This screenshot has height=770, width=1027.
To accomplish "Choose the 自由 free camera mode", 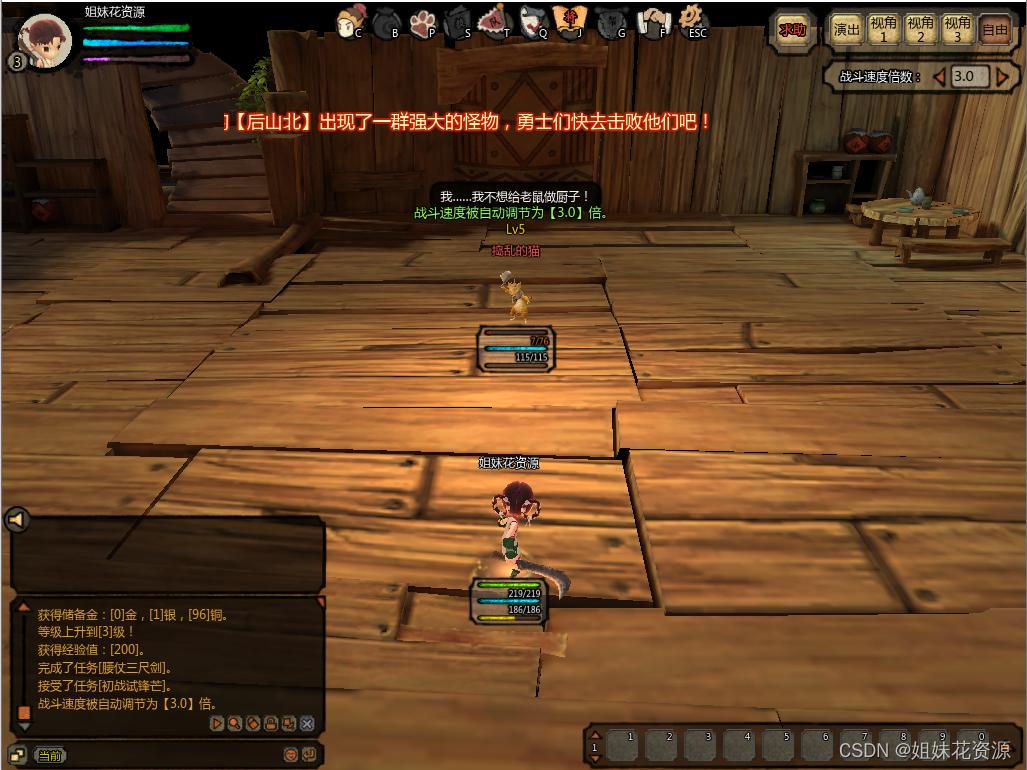I will [x=995, y=30].
